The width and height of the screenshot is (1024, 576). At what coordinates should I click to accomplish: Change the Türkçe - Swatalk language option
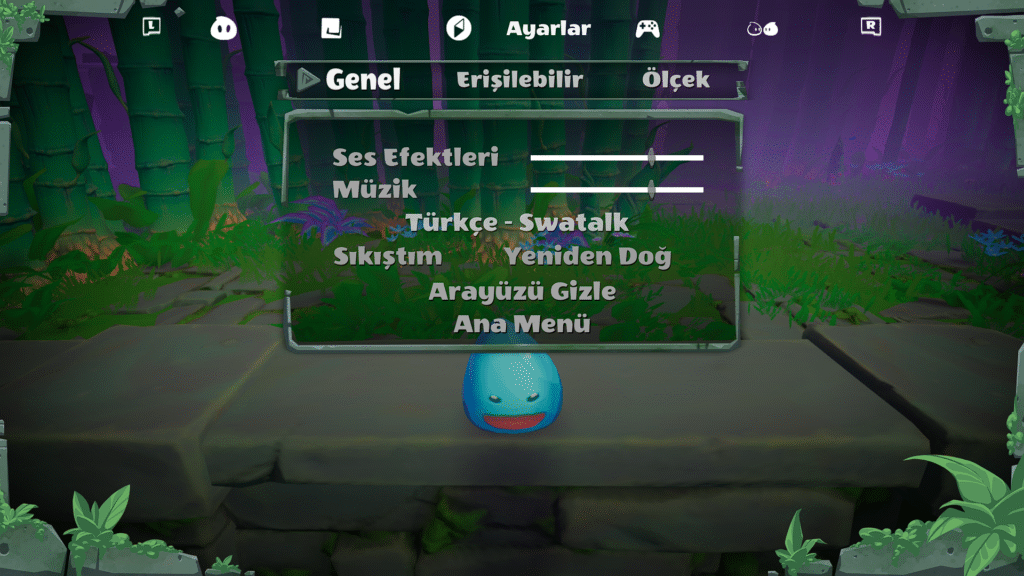point(517,222)
